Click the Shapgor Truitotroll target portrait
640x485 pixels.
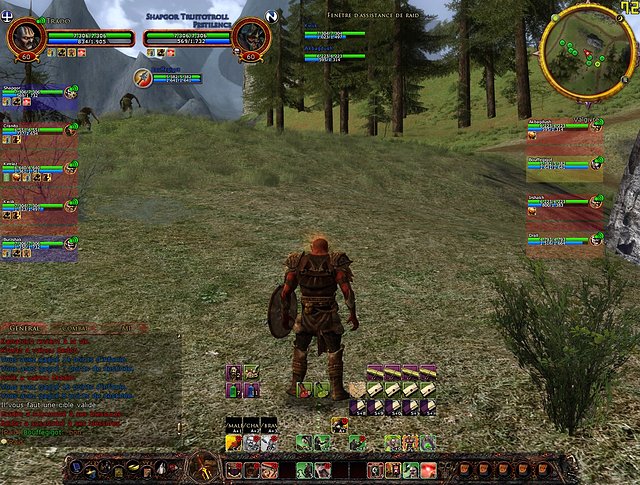(x=249, y=37)
